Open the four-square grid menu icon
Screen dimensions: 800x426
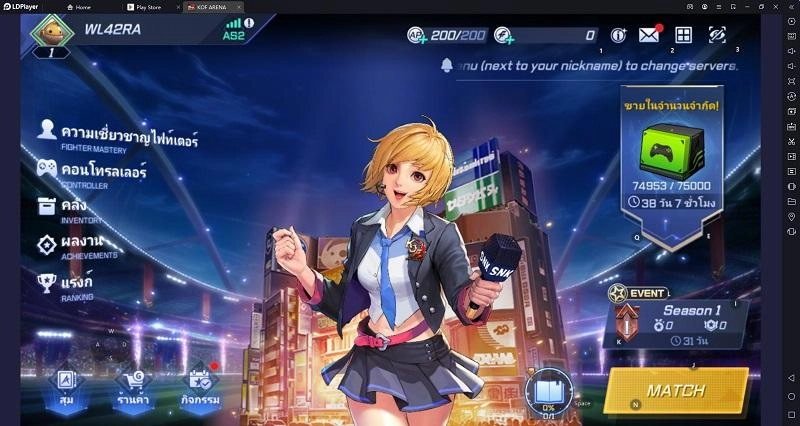point(684,35)
